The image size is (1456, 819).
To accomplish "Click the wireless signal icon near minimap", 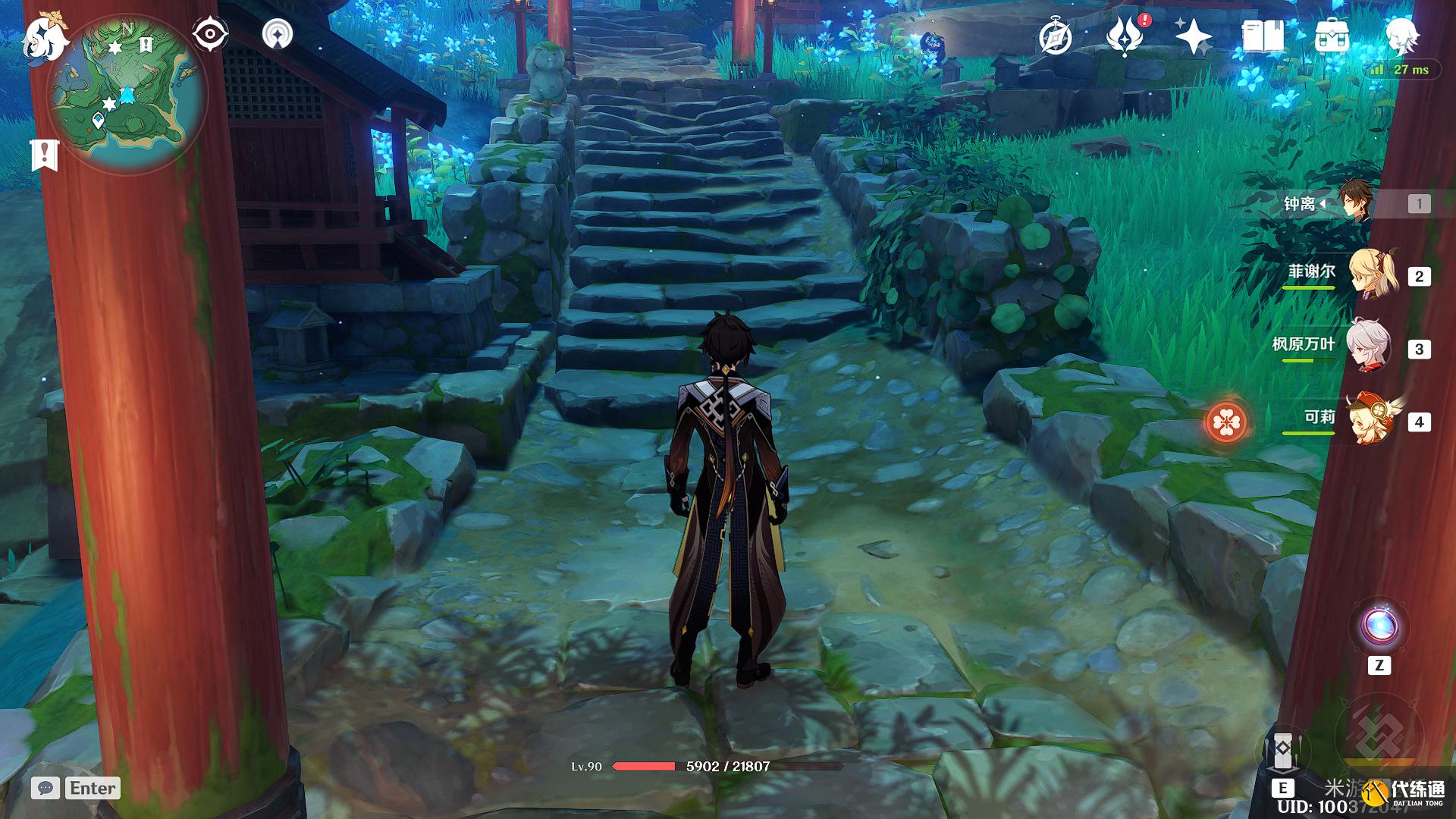I will click(x=278, y=34).
